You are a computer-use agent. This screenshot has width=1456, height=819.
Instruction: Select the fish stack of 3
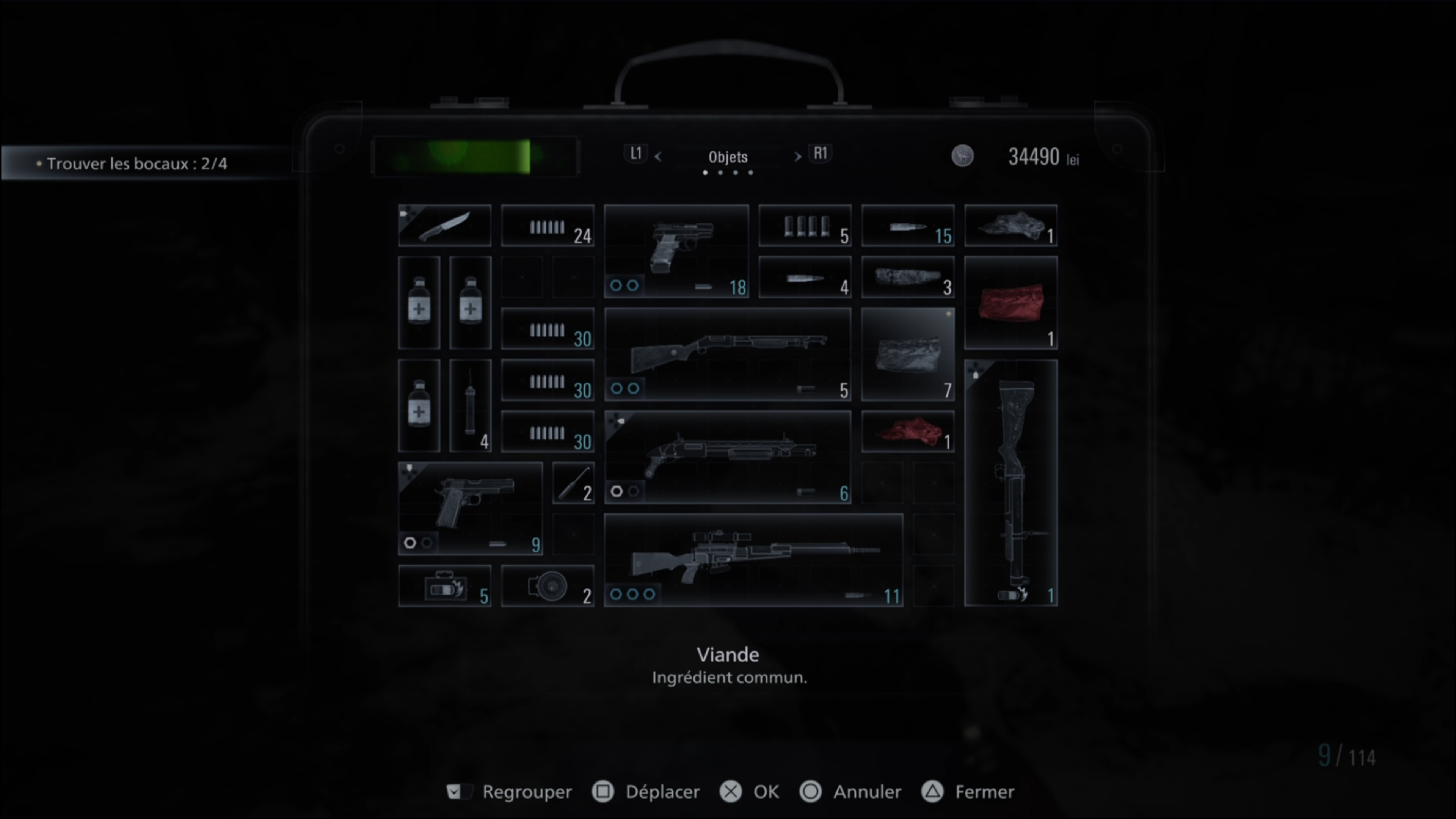click(908, 277)
